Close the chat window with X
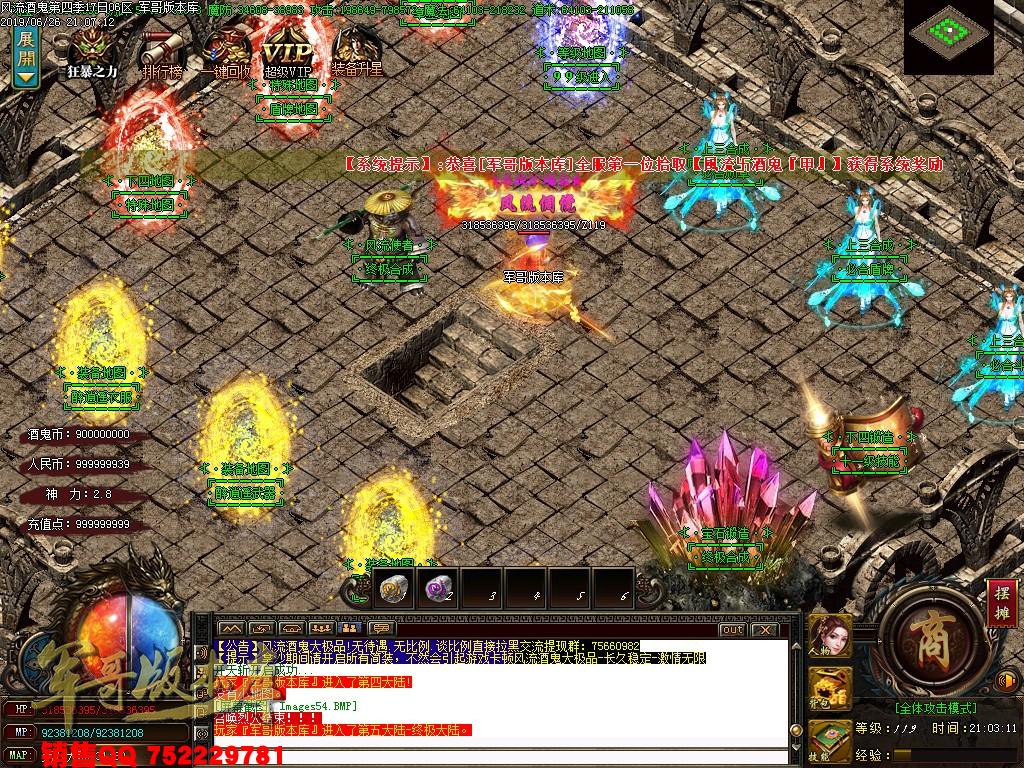This screenshot has height=768, width=1024. coord(765,630)
